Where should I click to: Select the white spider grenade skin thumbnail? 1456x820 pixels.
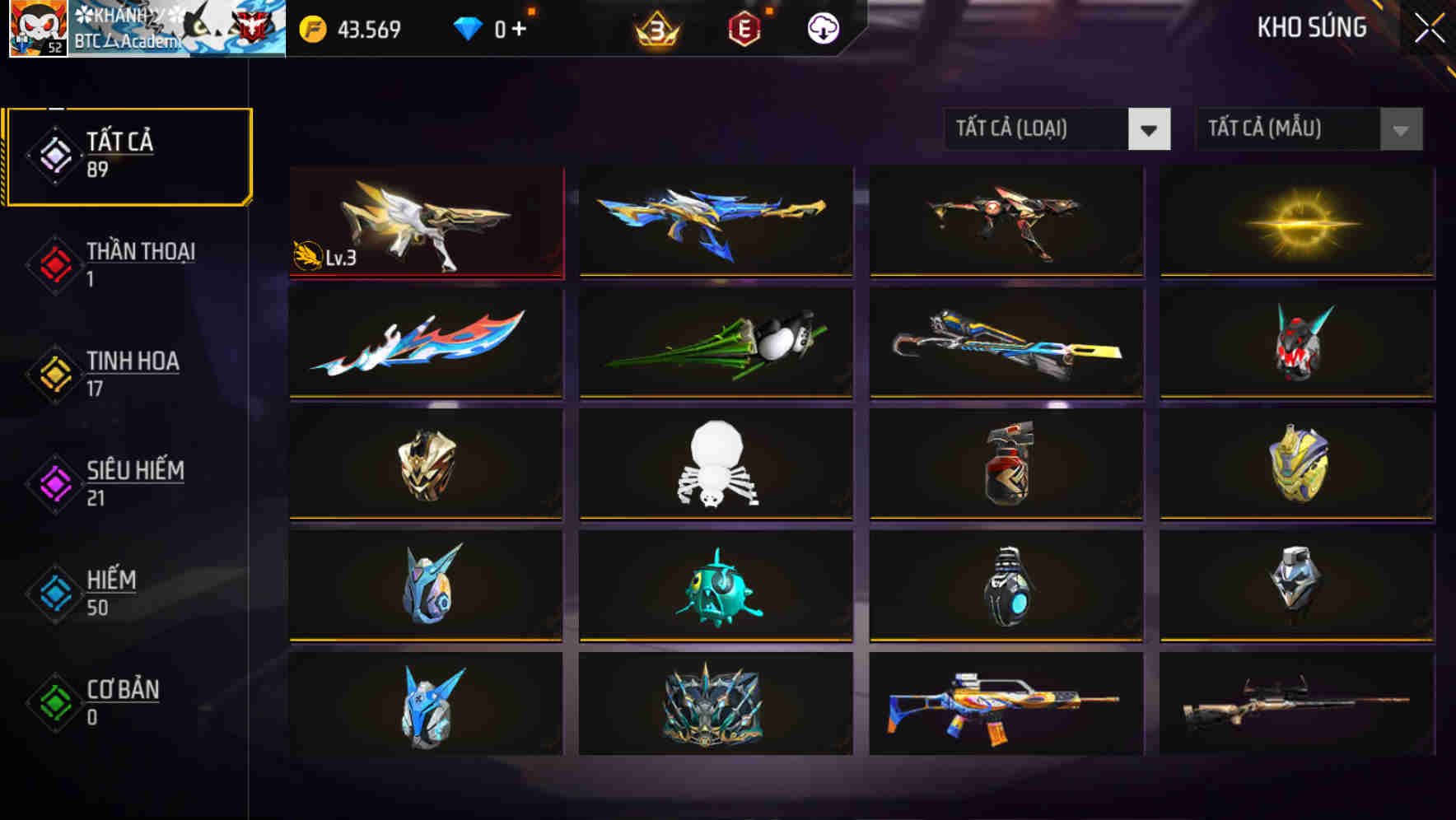tap(715, 465)
